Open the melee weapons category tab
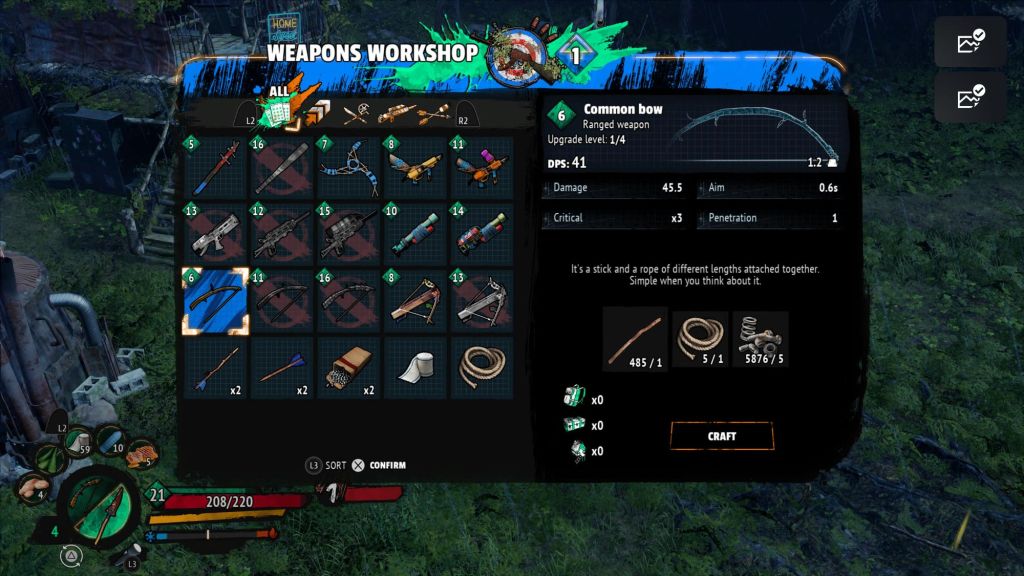Screen dimensions: 1024x576 [357, 114]
